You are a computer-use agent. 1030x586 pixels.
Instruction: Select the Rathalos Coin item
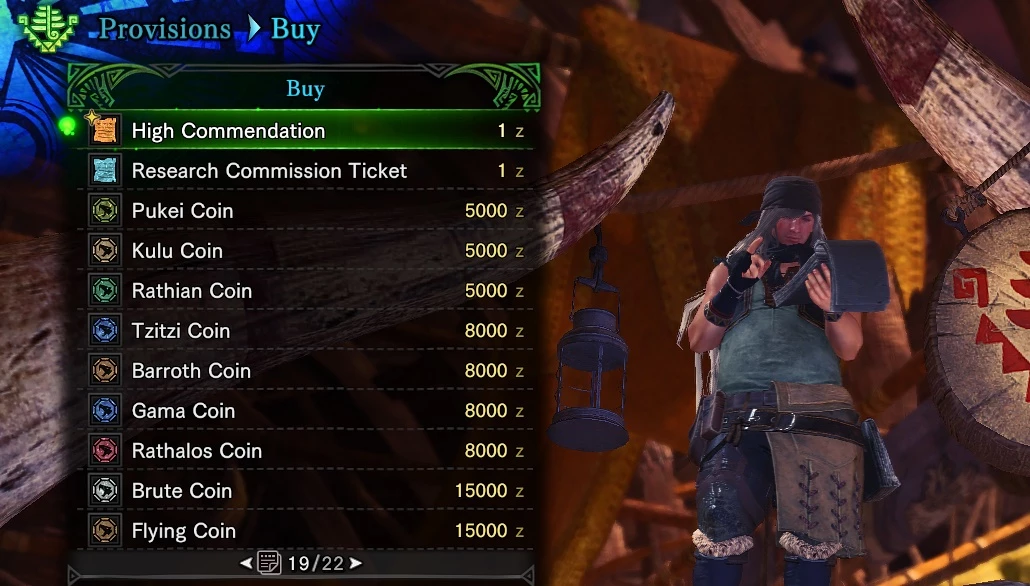[196, 451]
